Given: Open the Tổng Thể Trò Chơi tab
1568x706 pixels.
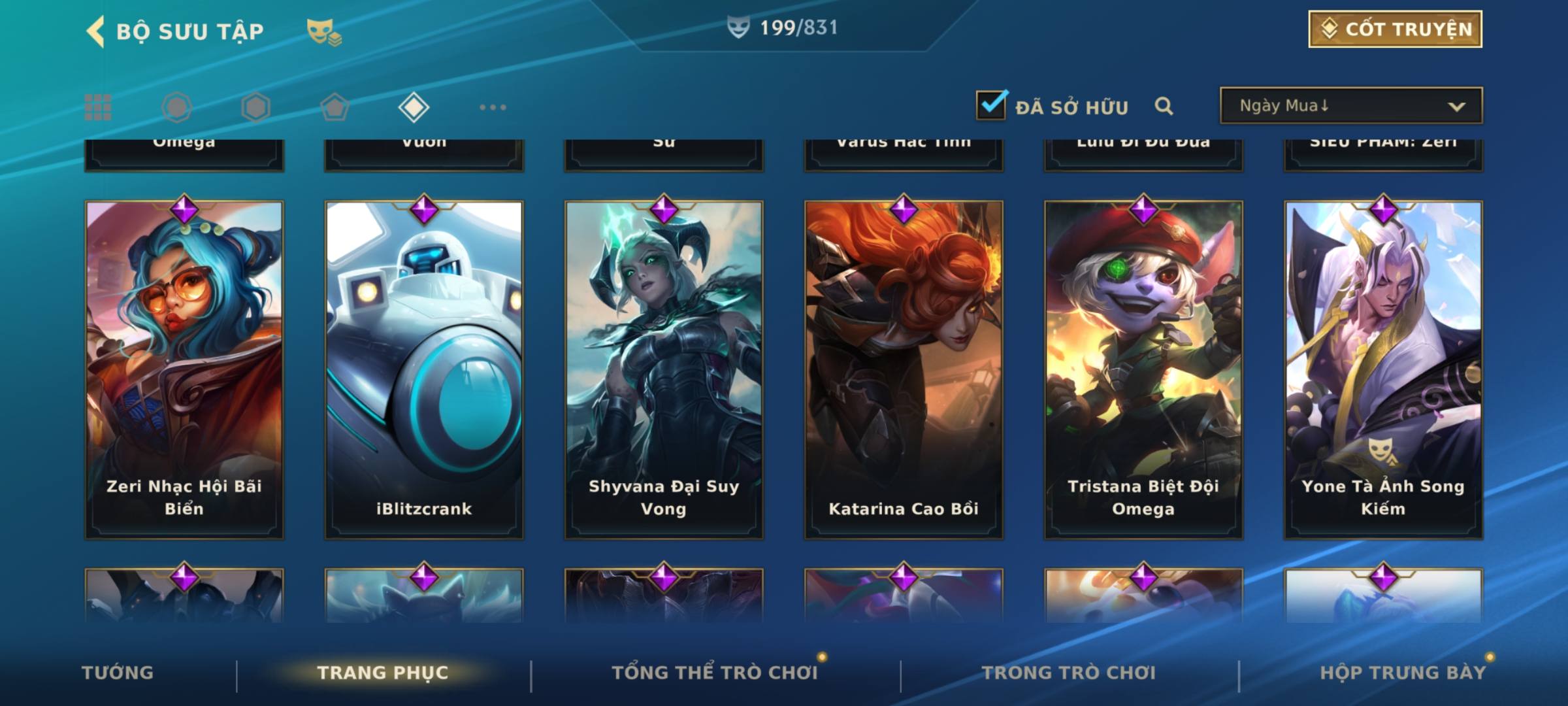Looking at the screenshot, I should [715, 673].
